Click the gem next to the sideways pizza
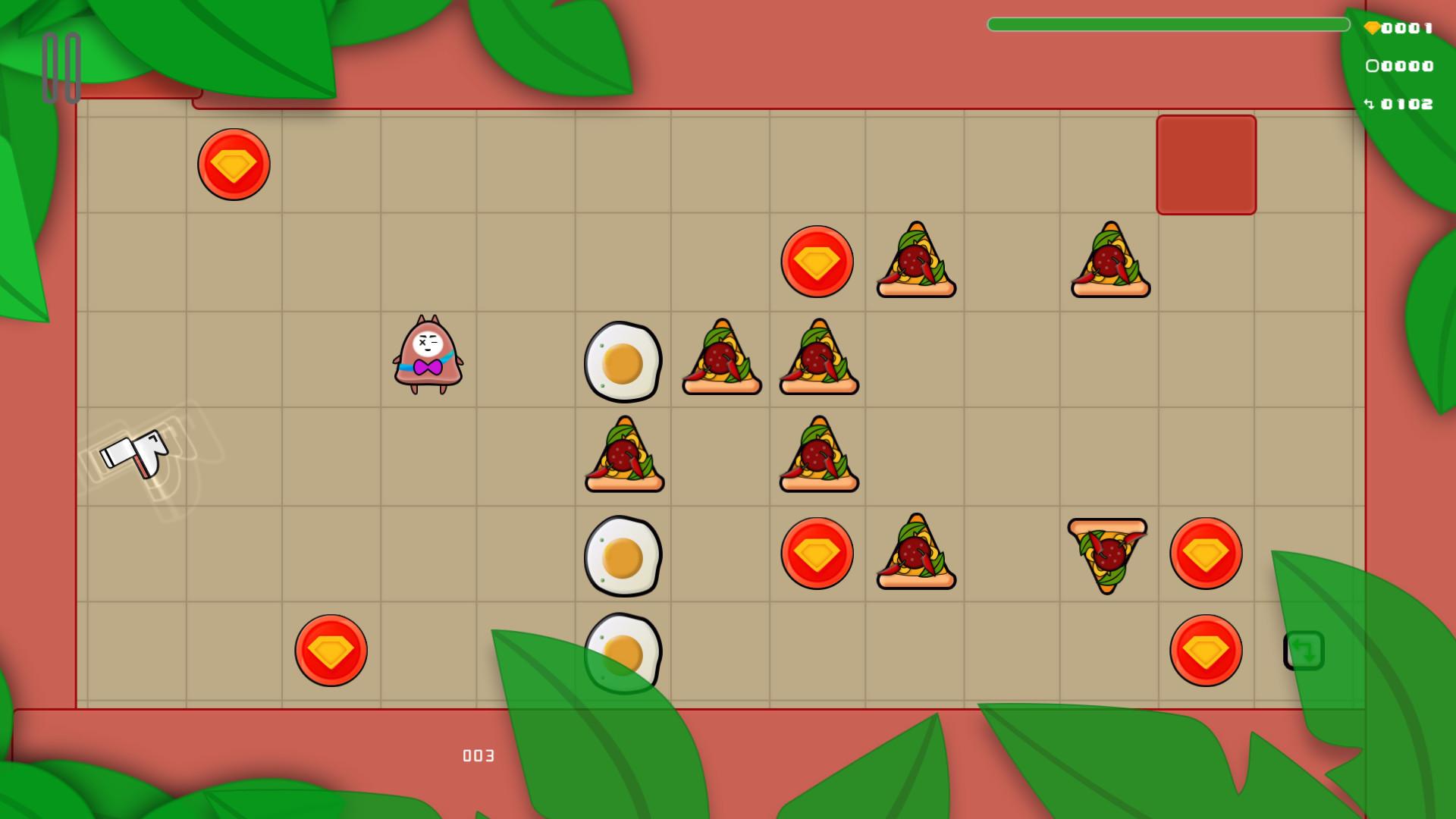 coord(1206,552)
